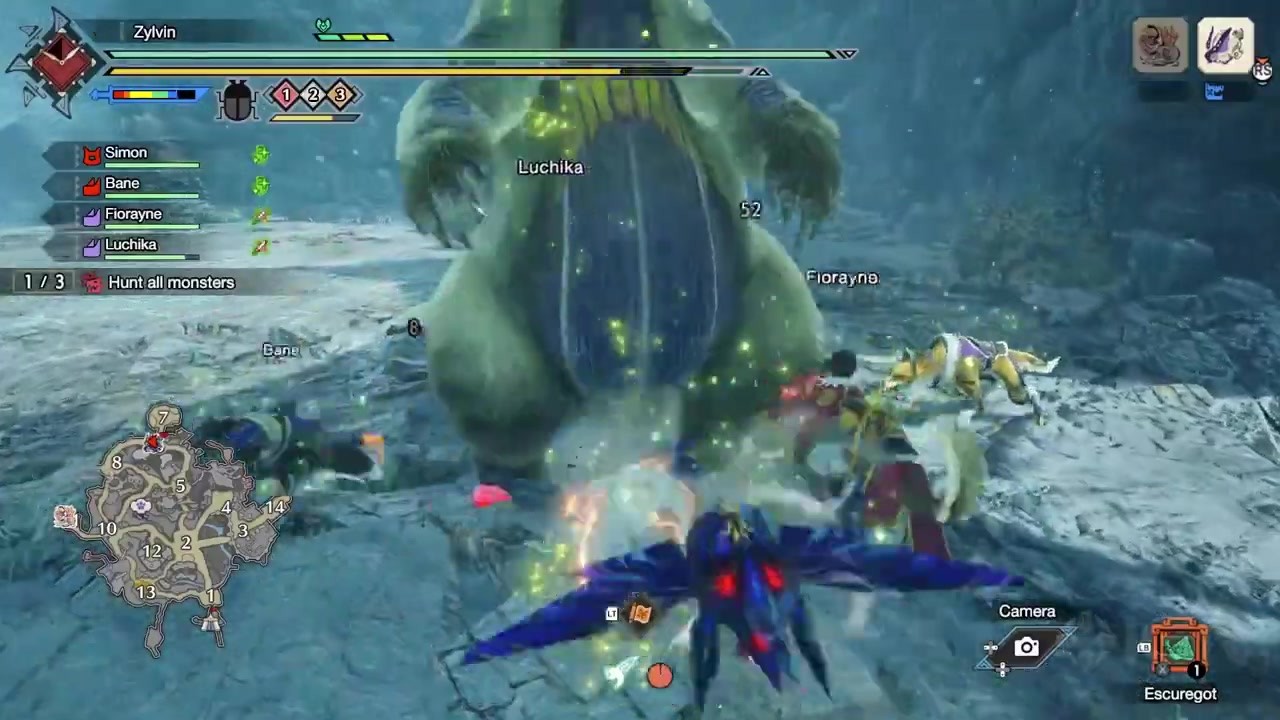Image resolution: width=1280 pixels, height=720 pixels.
Task: Open the Hunt all monsters objective
Action: 170,283
